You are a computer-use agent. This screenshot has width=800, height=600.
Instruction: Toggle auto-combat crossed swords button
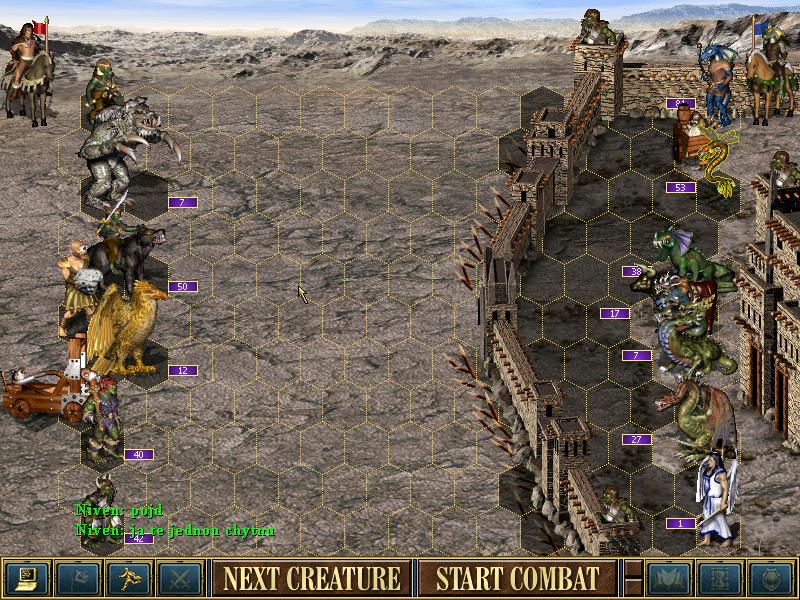coord(178,578)
